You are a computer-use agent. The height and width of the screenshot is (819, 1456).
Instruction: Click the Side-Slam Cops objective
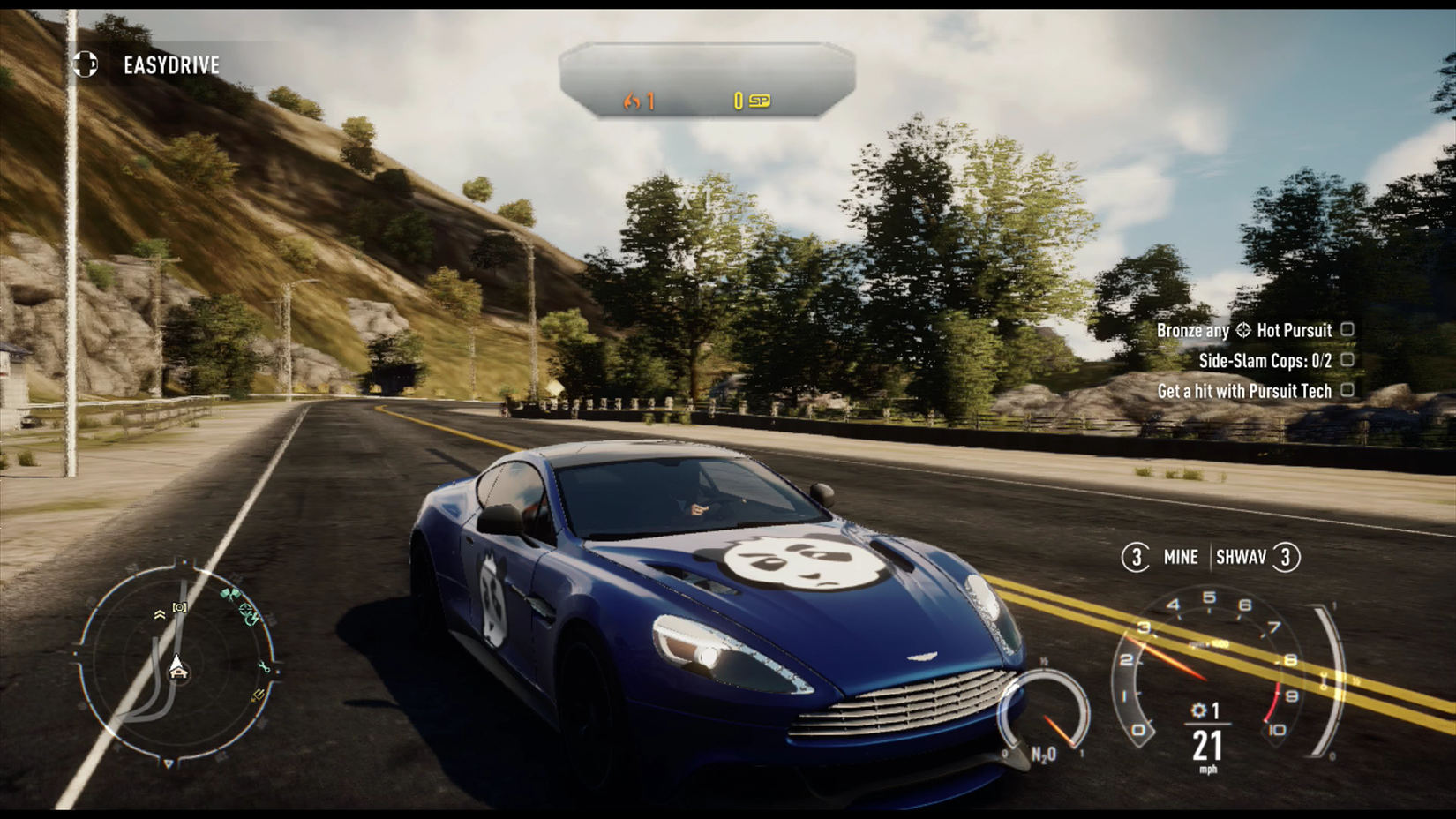tap(1265, 360)
